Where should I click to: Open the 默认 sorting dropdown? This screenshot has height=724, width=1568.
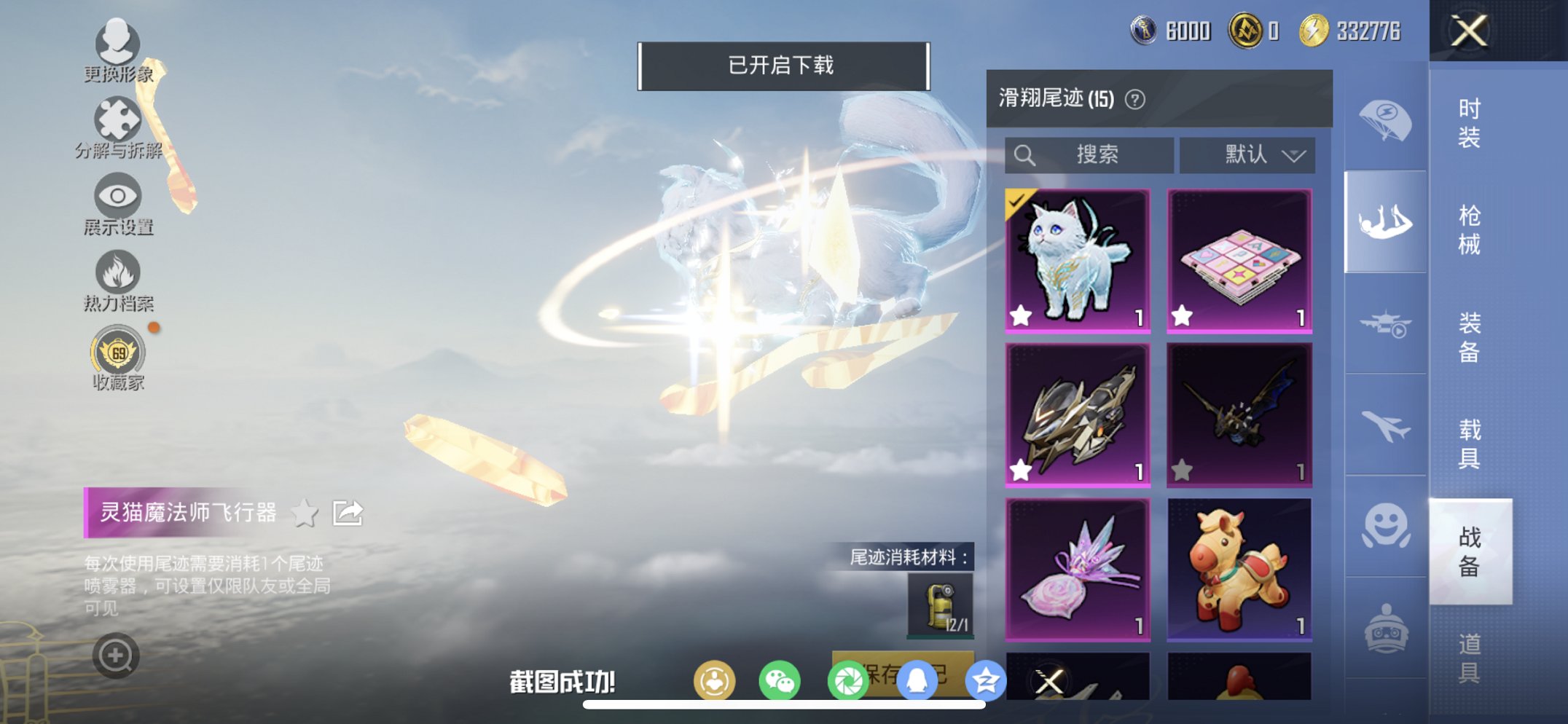point(1247,154)
